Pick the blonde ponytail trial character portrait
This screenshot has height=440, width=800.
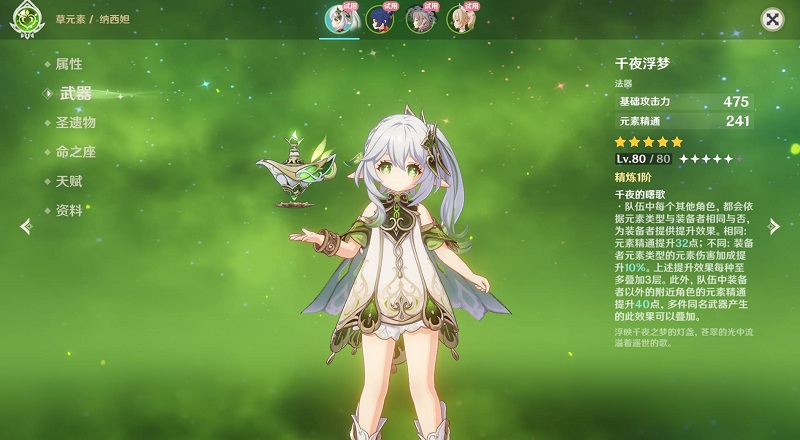[460, 20]
